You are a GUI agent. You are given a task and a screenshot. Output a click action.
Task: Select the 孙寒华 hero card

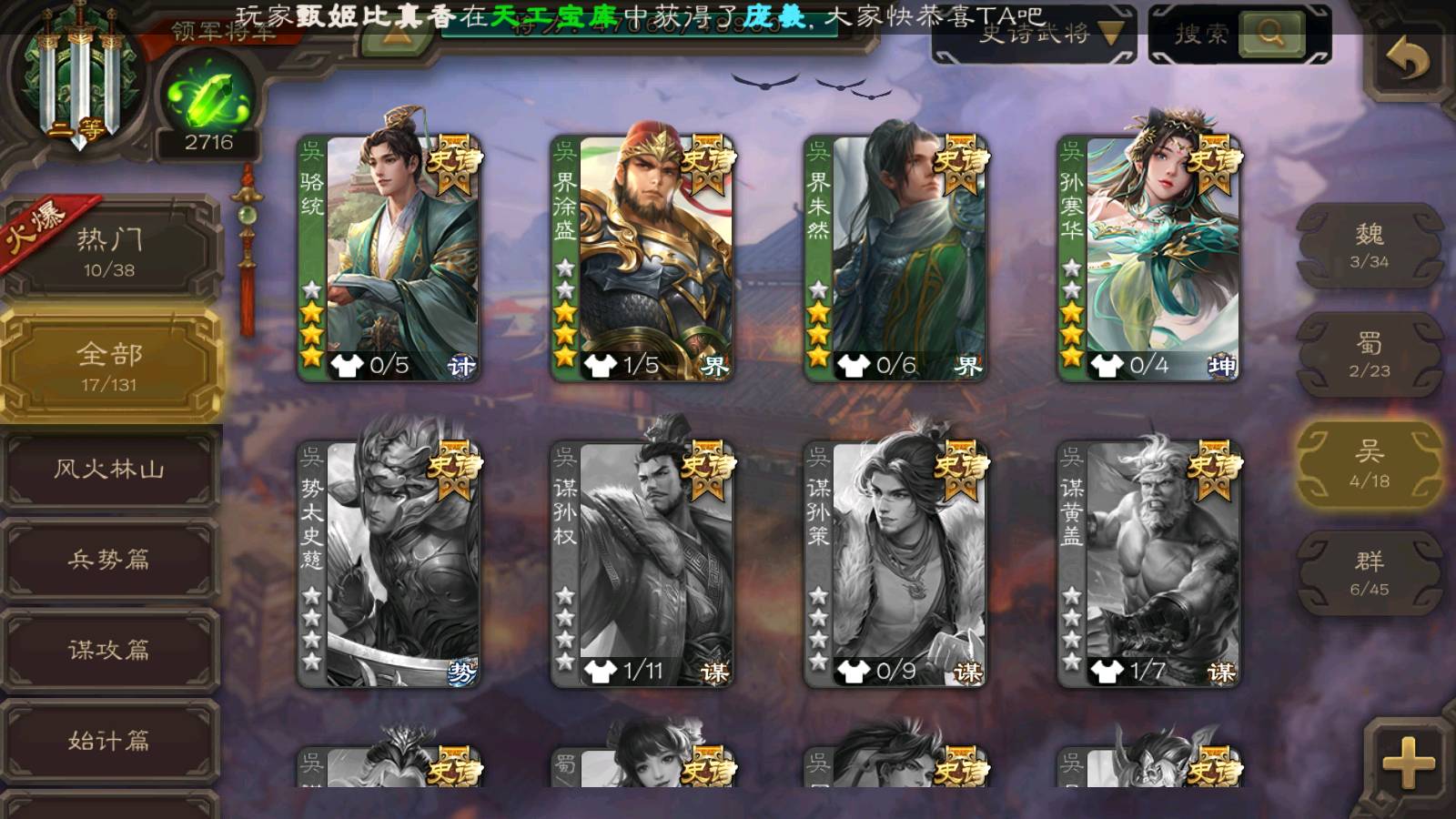(1148, 258)
